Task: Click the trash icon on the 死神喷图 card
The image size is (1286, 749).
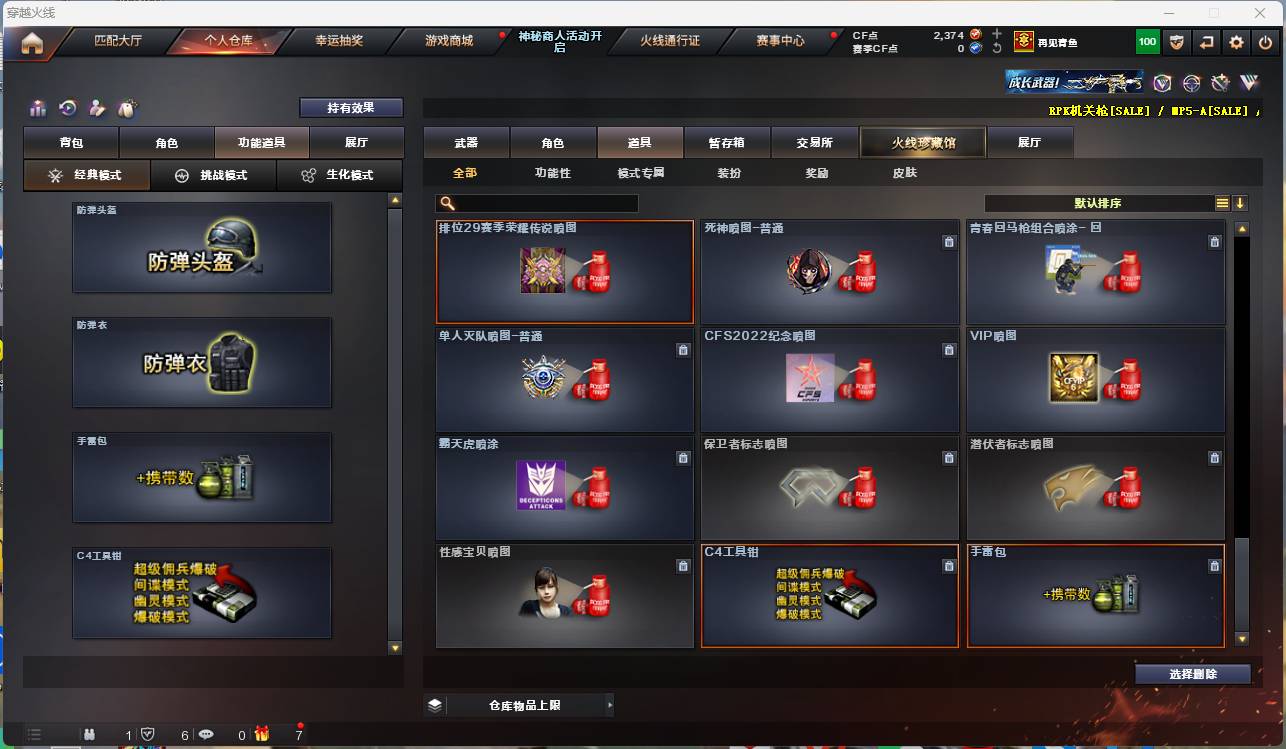Action: pos(949,242)
